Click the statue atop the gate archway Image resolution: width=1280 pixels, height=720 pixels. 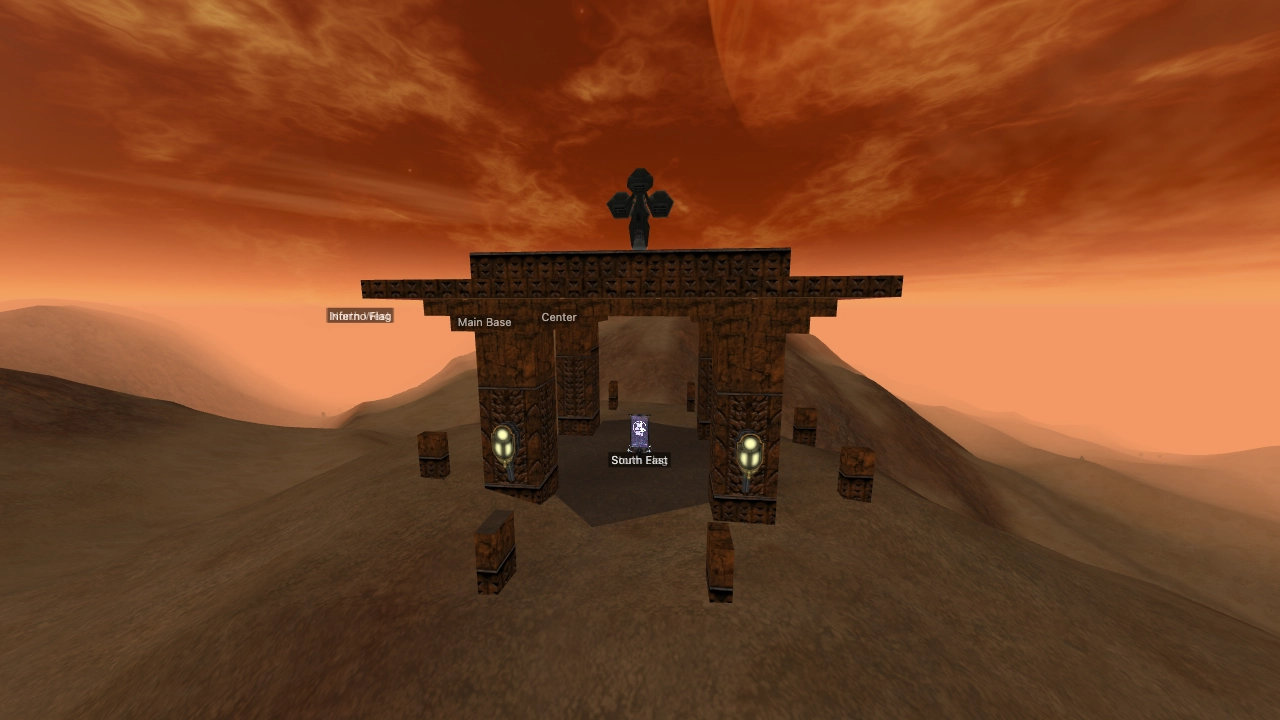pyautogui.click(x=640, y=200)
